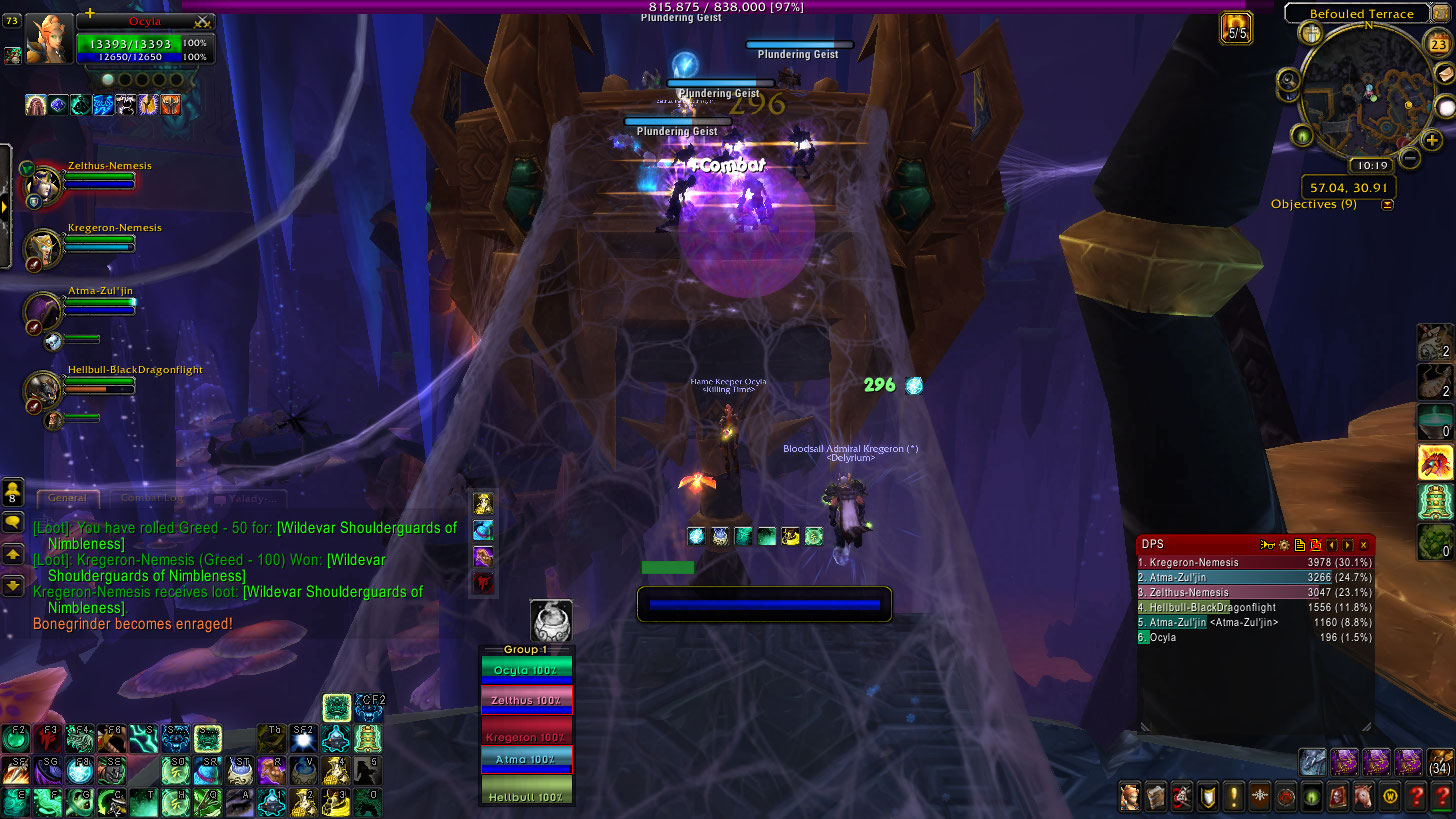1456x819 pixels.
Task: Select the General chat tab
Action: [68, 498]
